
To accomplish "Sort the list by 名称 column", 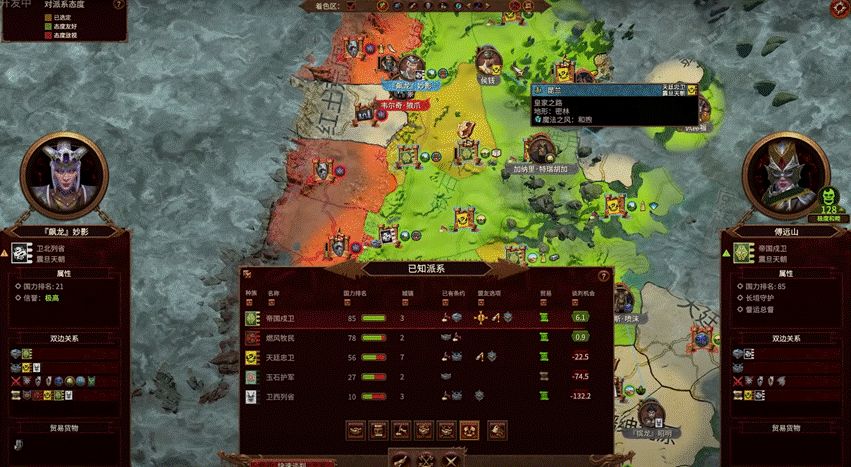I will click(272, 294).
